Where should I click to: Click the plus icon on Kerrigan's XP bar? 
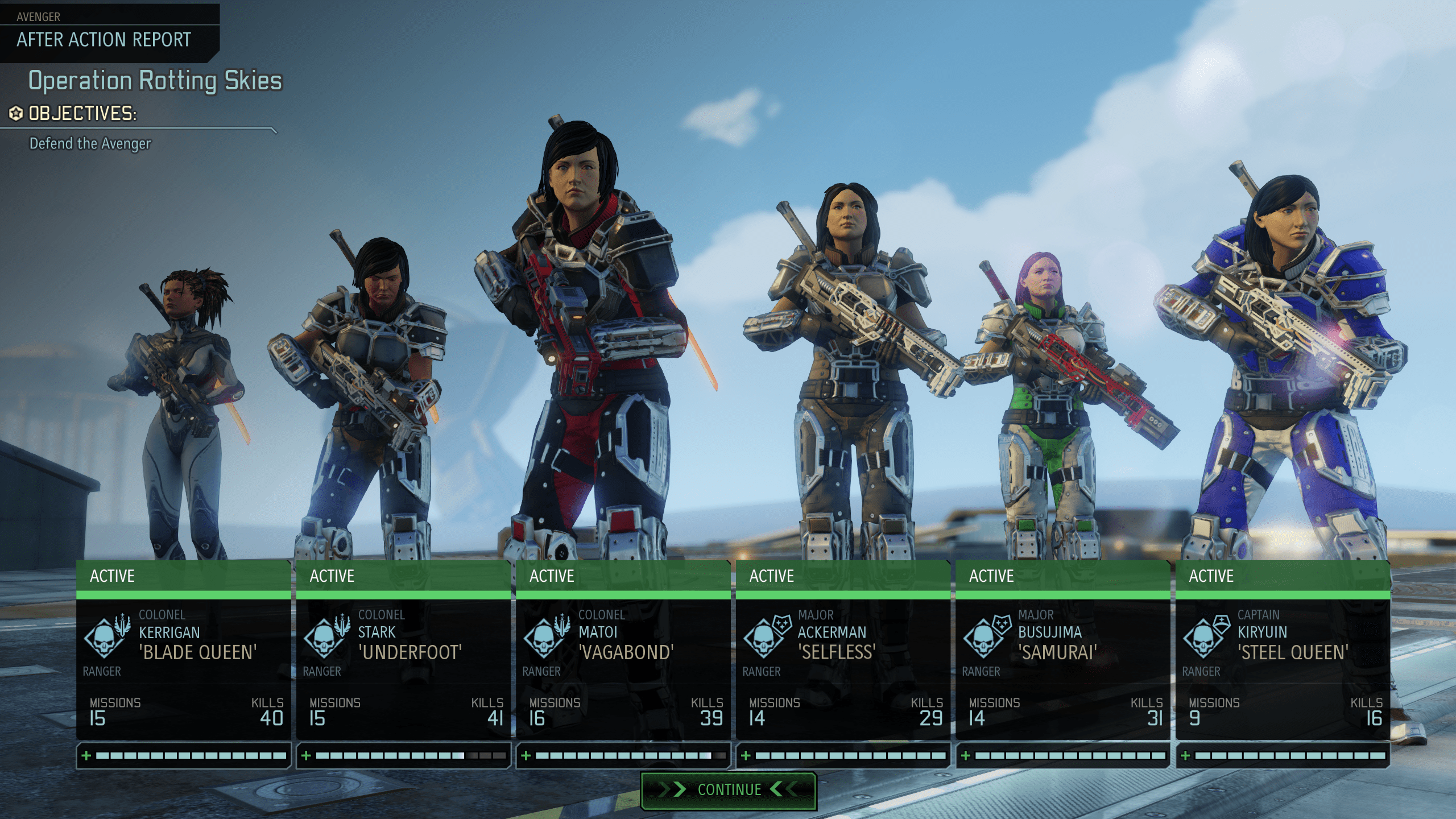tap(86, 756)
